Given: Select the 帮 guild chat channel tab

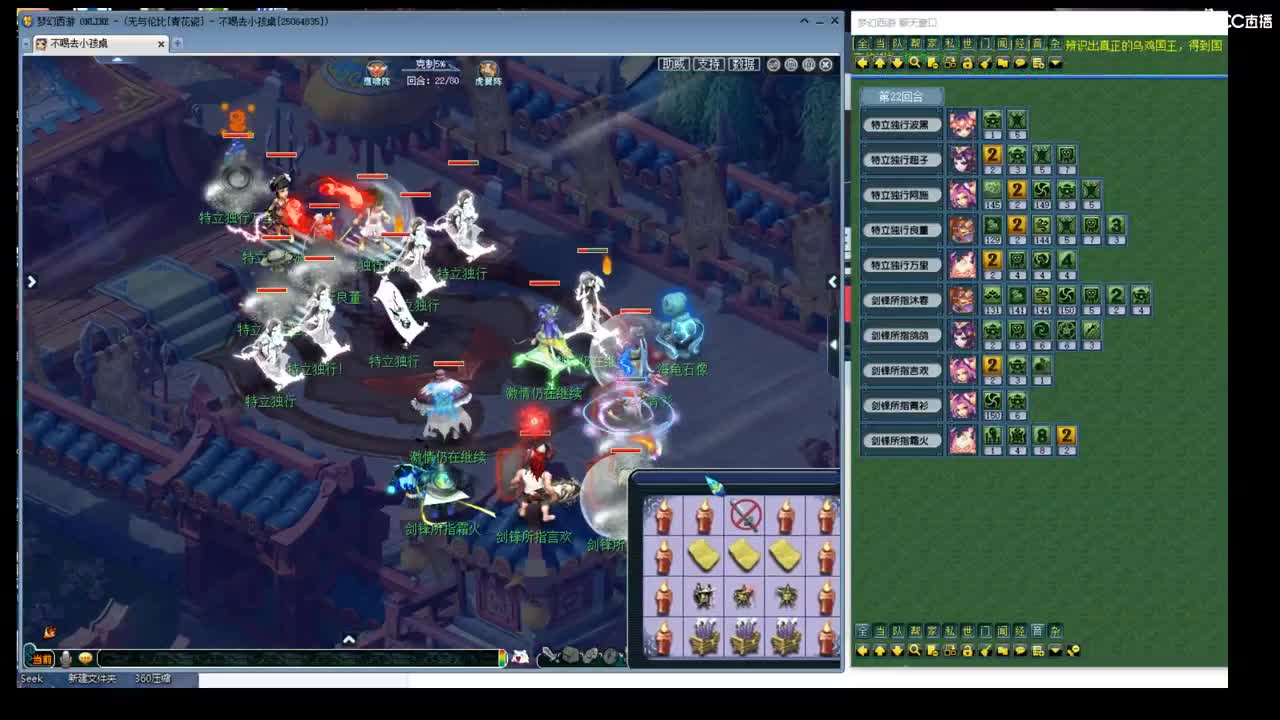Looking at the screenshot, I should pos(914,44).
